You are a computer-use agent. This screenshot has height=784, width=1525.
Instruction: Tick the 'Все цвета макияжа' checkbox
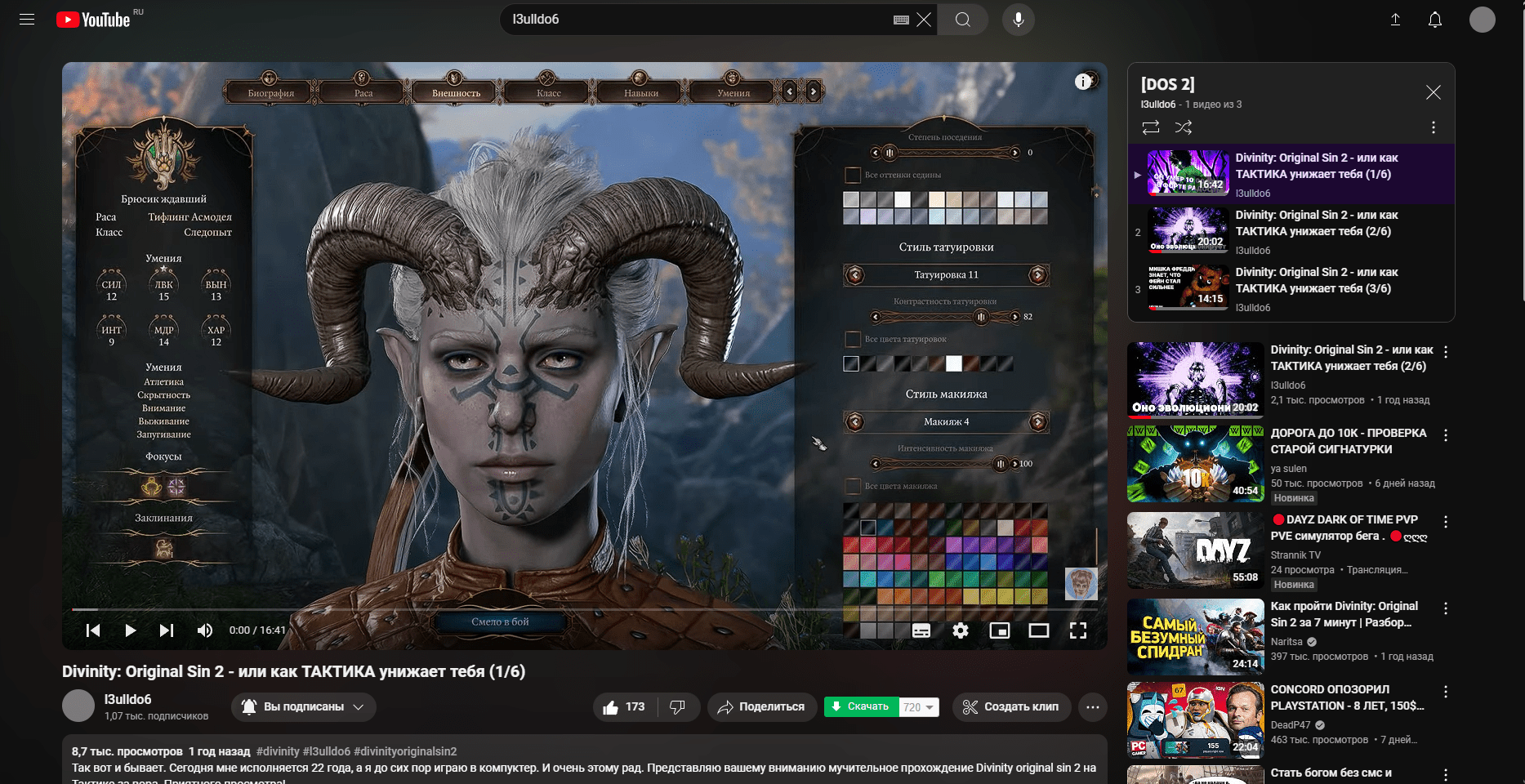[x=853, y=486]
